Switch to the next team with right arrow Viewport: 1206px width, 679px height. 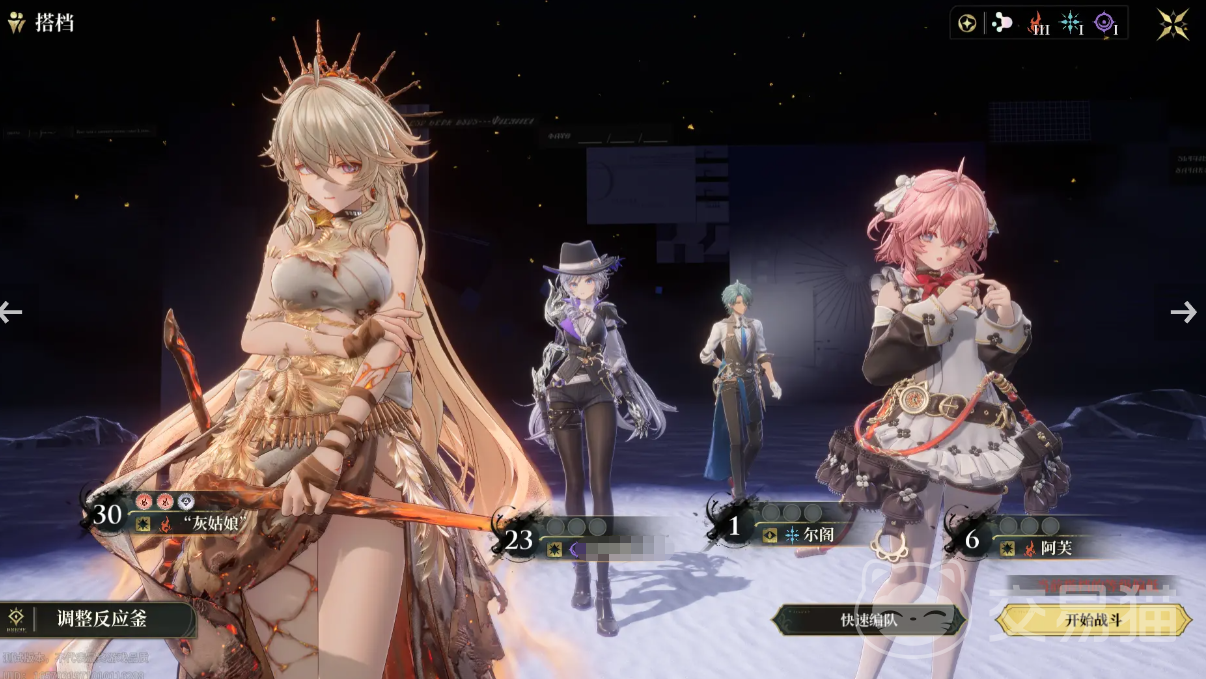(1184, 312)
